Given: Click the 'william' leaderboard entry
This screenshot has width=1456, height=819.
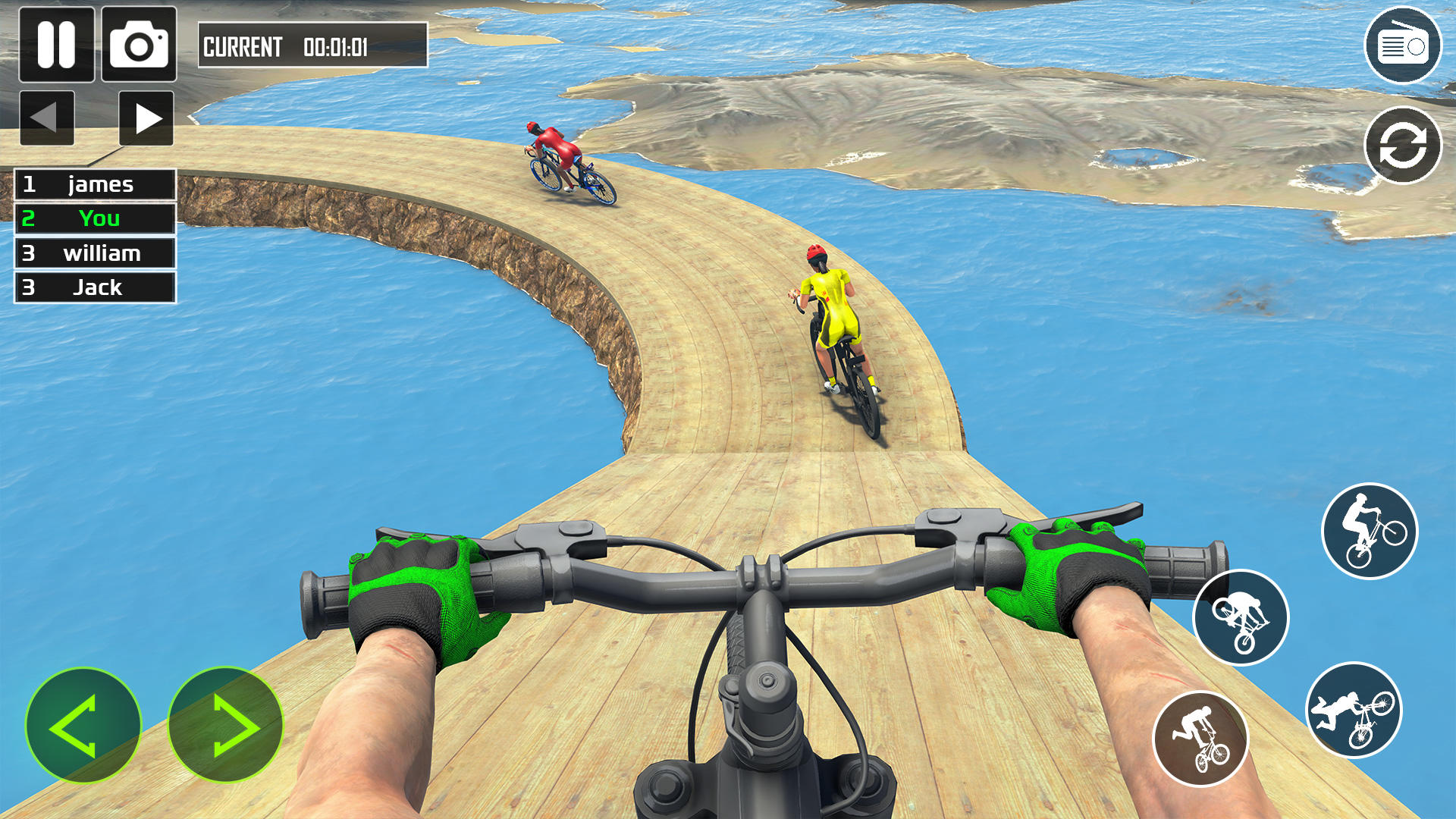Looking at the screenshot, I should (x=94, y=253).
